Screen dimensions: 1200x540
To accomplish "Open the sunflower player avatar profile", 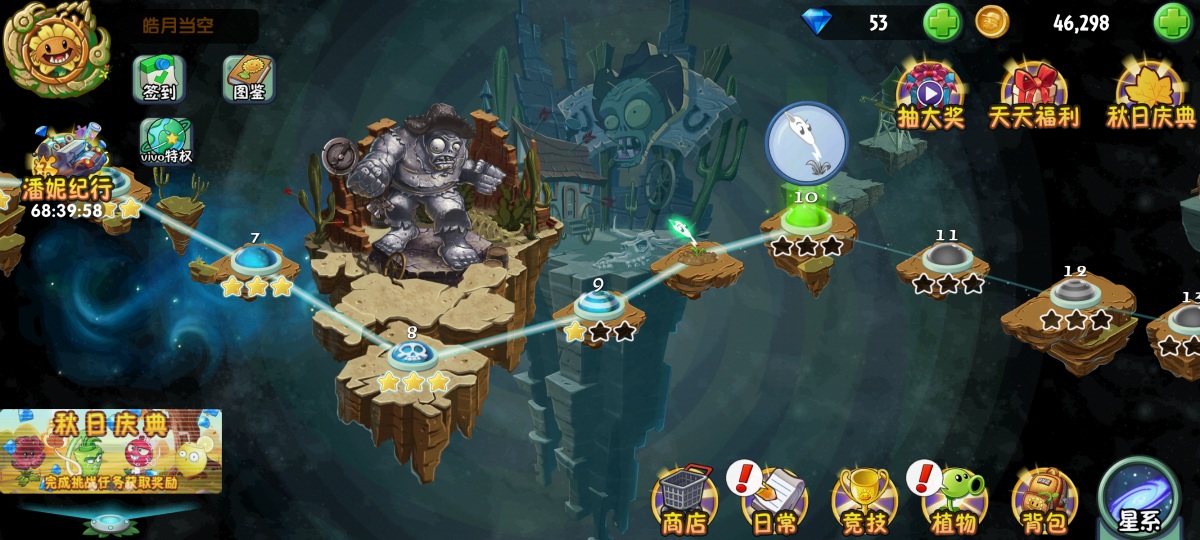I will coord(56,47).
